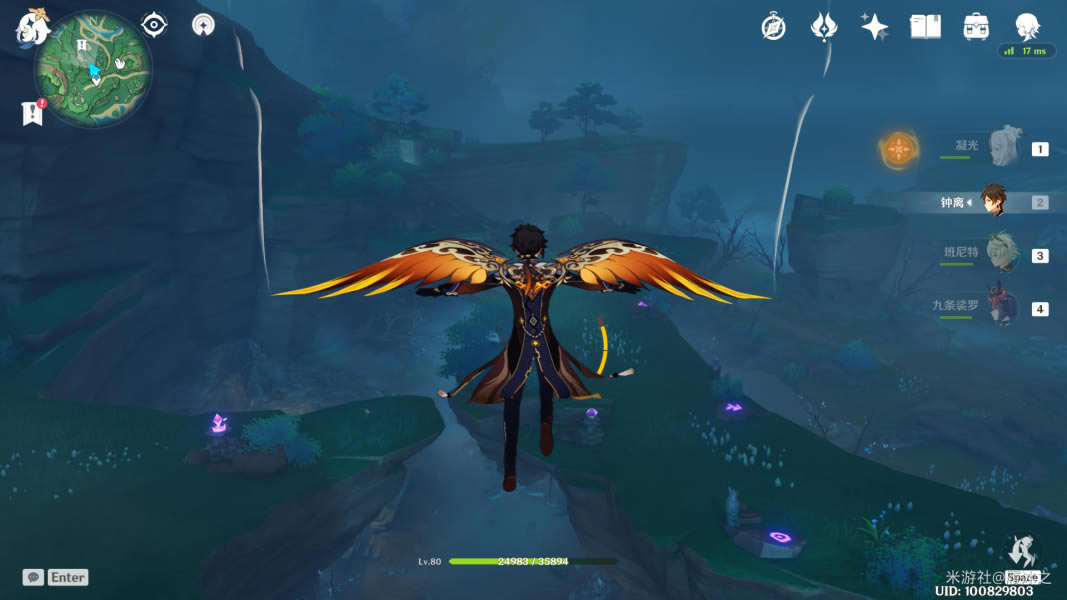Click the co-op mode icon beside the eye
The height and width of the screenshot is (600, 1067).
(x=203, y=25)
